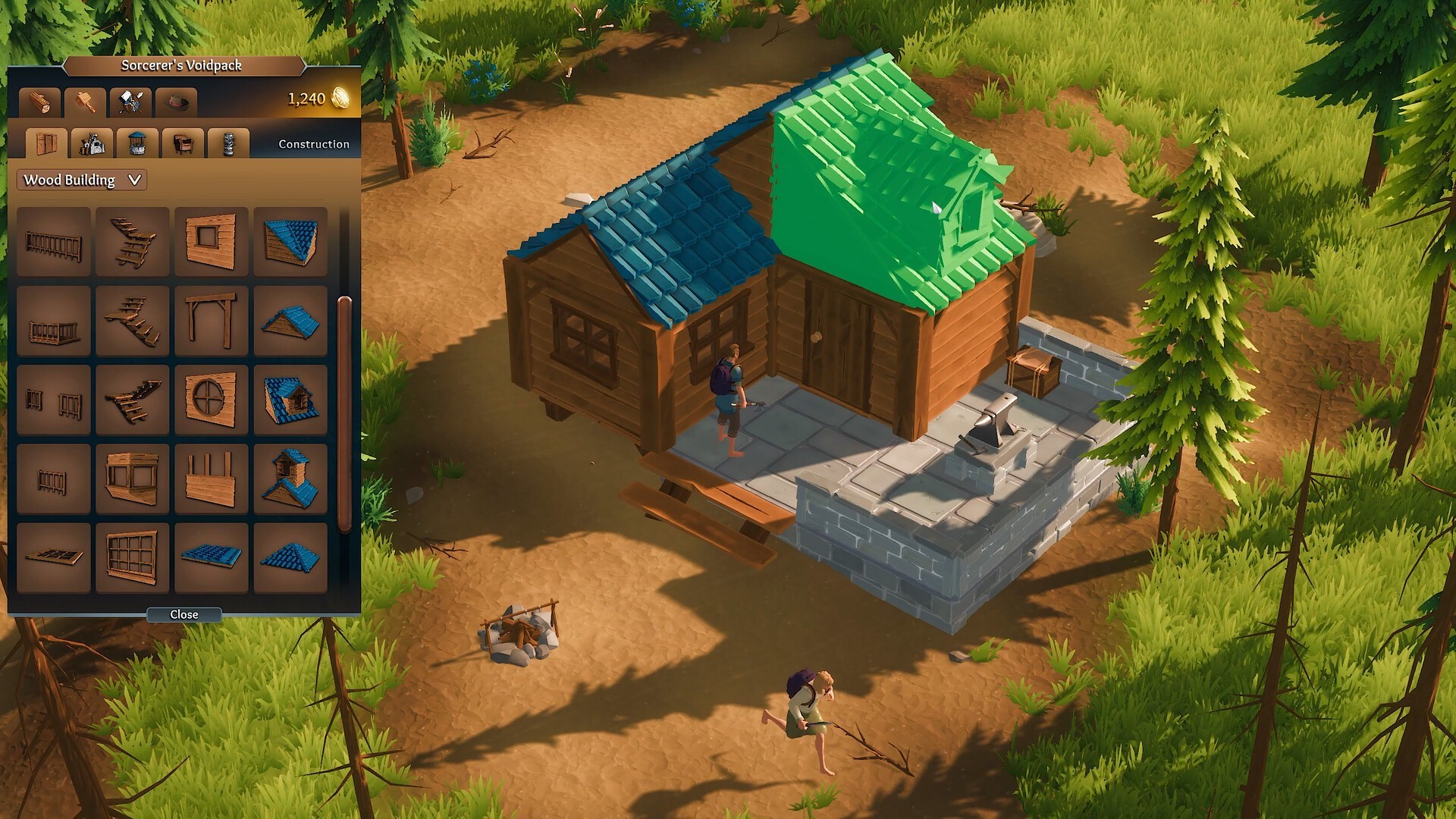Viewport: 1456px width, 819px height.
Task: Switch to the hat clothing tab
Action: pyautogui.click(x=176, y=102)
